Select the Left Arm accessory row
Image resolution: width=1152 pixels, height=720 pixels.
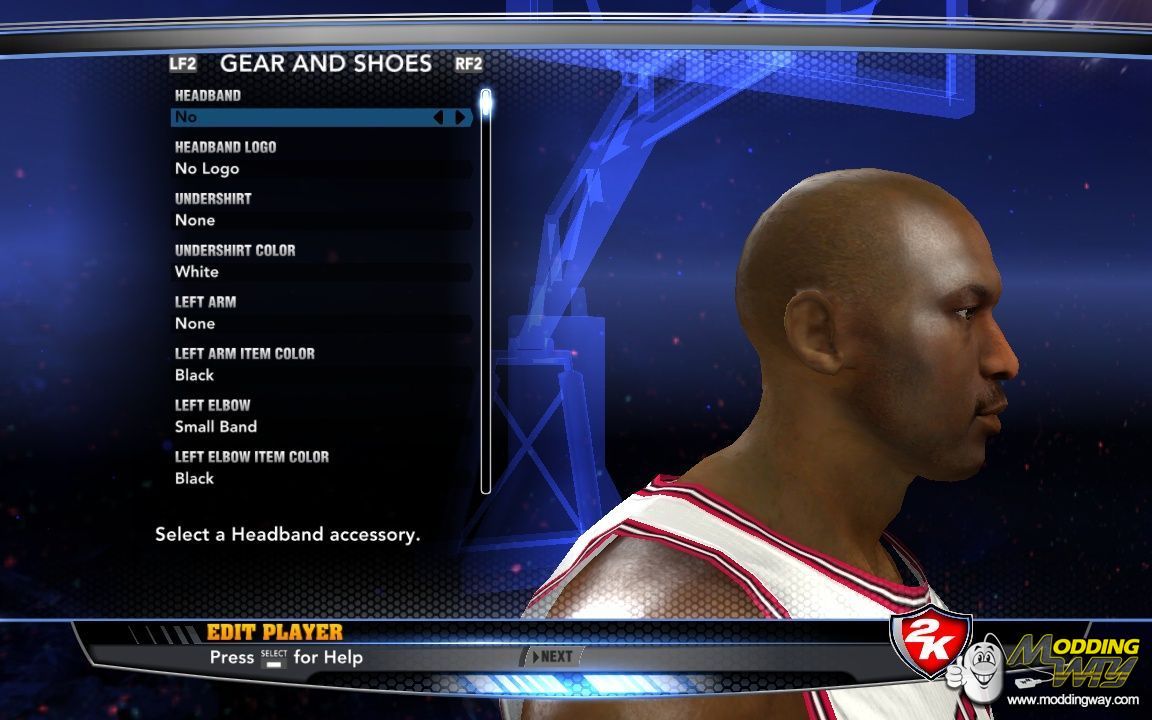pyautogui.click(x=320, y=324)
